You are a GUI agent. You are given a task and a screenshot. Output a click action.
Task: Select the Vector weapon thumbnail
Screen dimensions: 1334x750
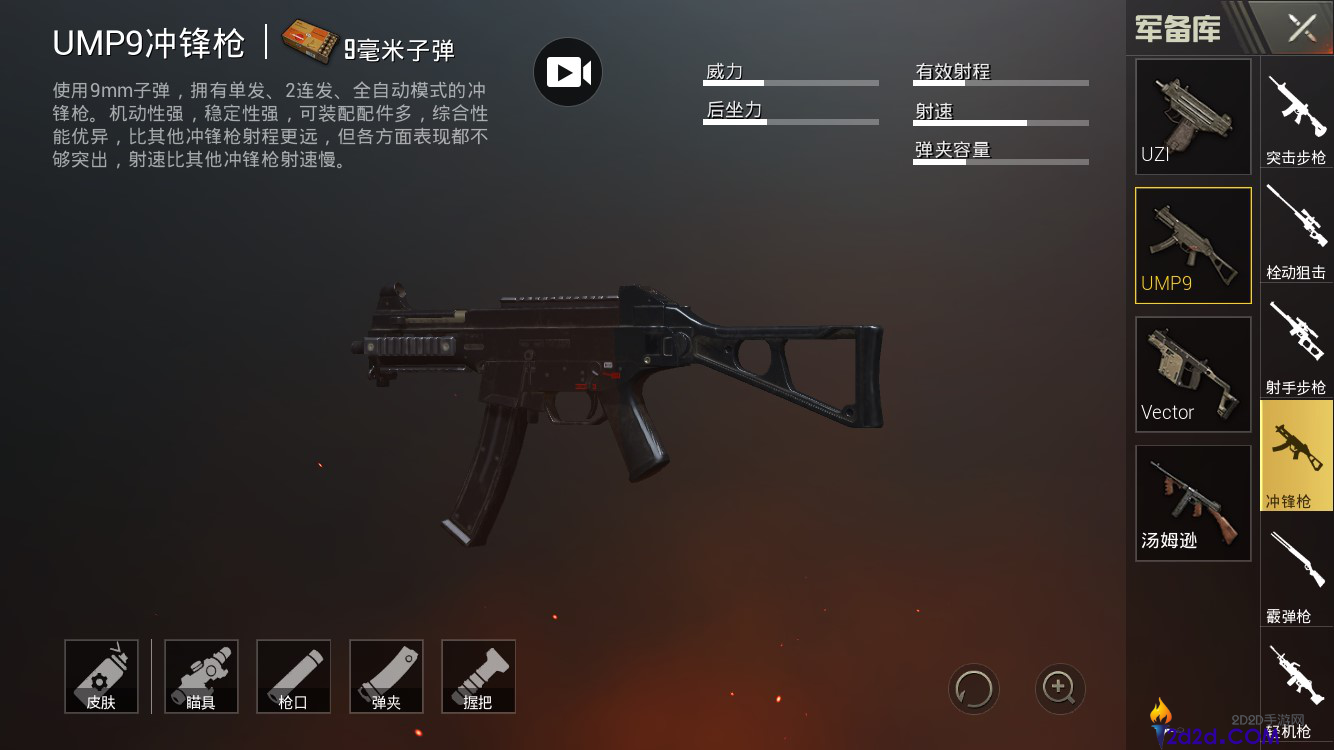click(x=1193, y=374)
